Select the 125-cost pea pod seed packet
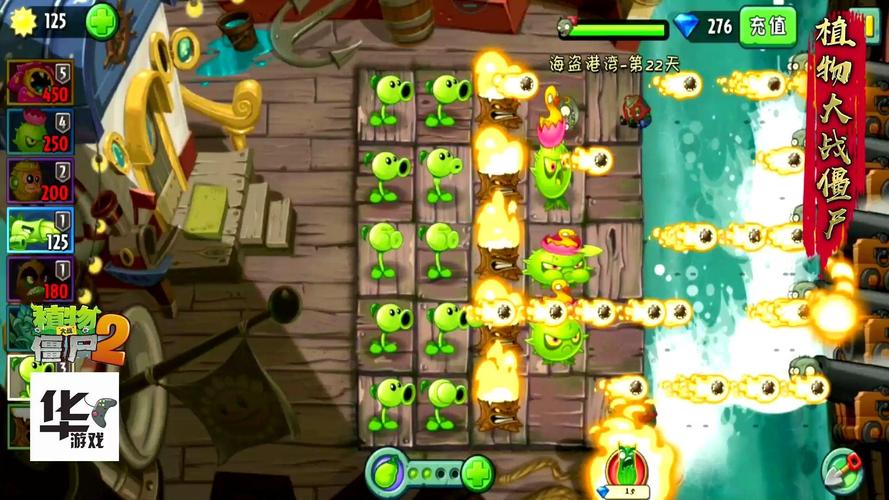This screenshot has width=889, height=500. (40, 229)
